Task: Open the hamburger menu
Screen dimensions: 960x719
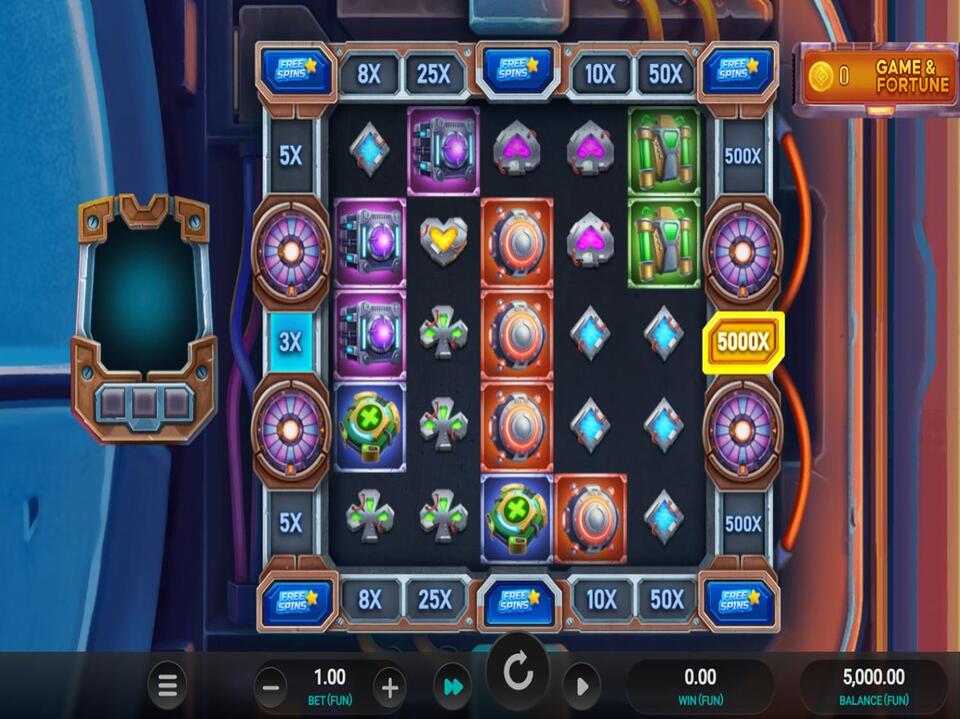Action: pos(167,686)
